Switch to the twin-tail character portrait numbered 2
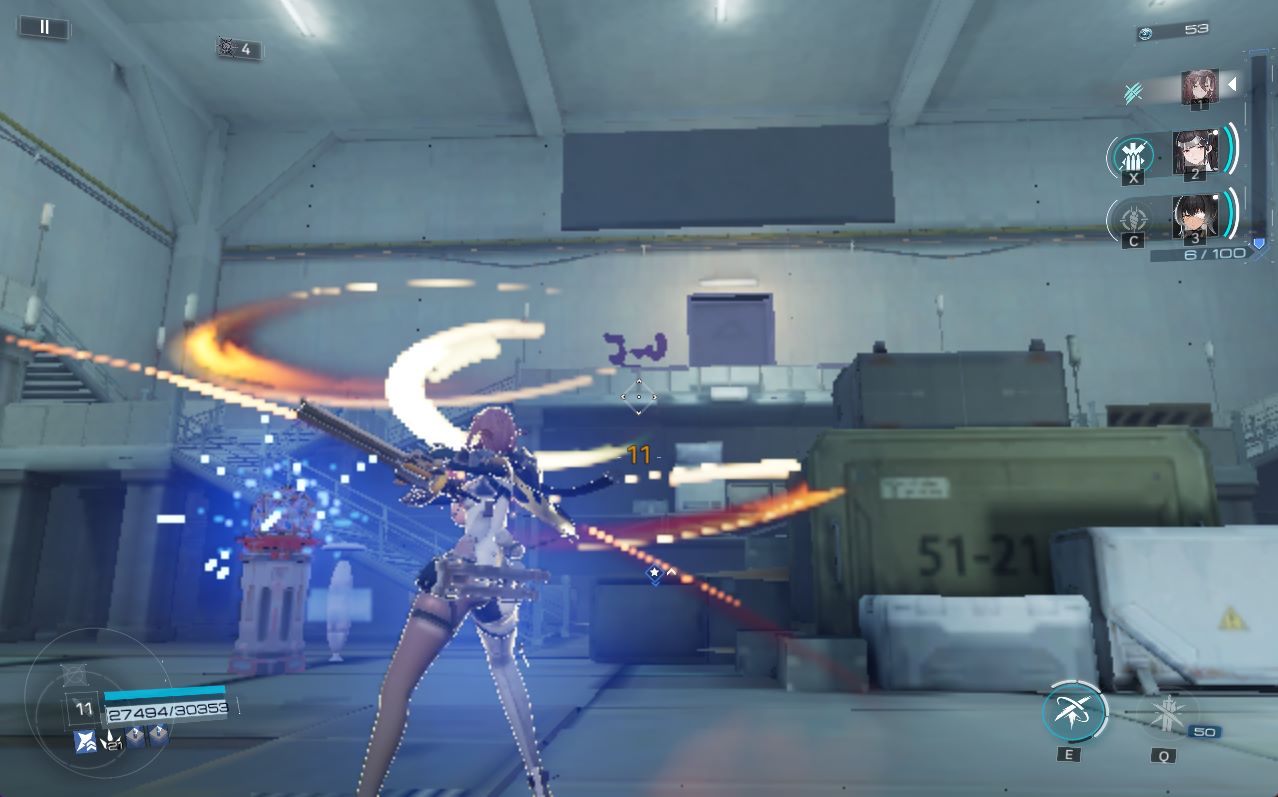1278x797 pixels. pos(1194,152)
